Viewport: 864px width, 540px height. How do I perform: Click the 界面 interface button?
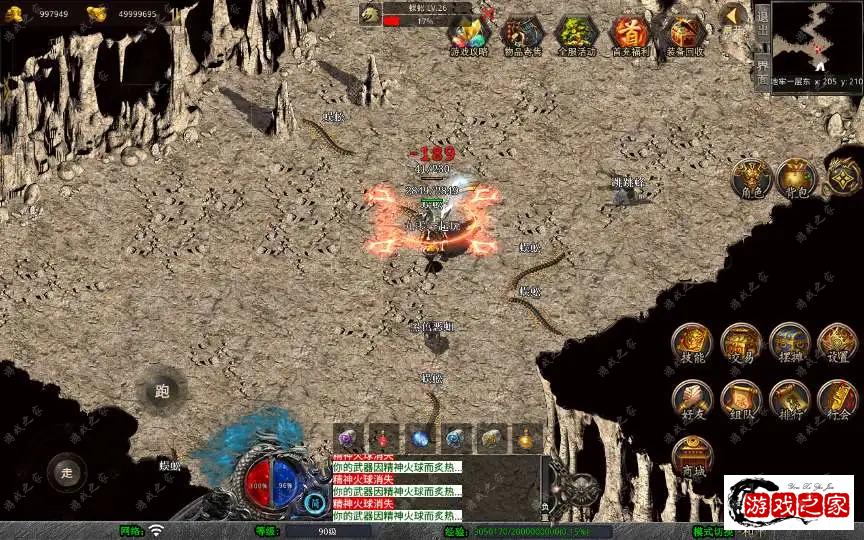pos(762,70)
